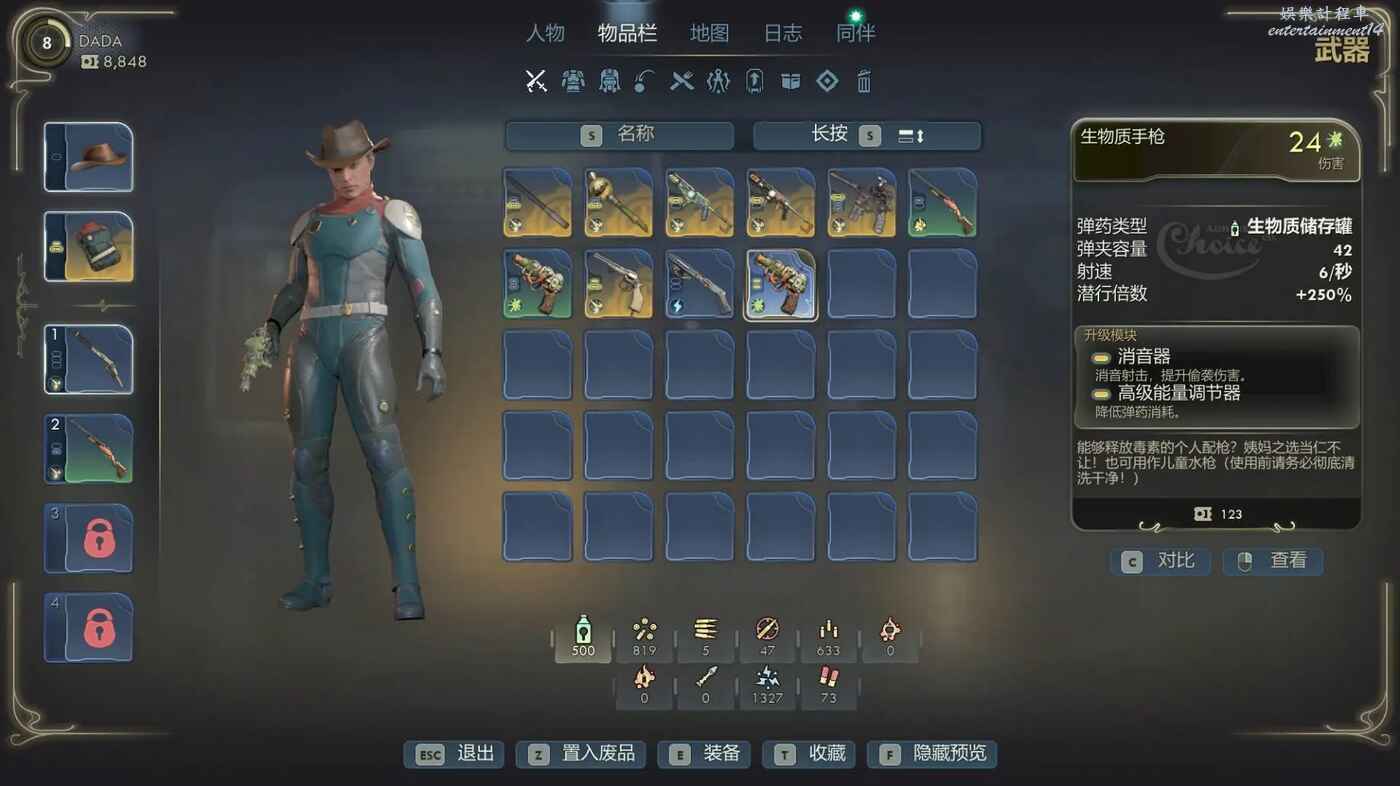Go to the 日志 tab
Viewport: 1400px width, 786px height.
(x=783, y=33)
